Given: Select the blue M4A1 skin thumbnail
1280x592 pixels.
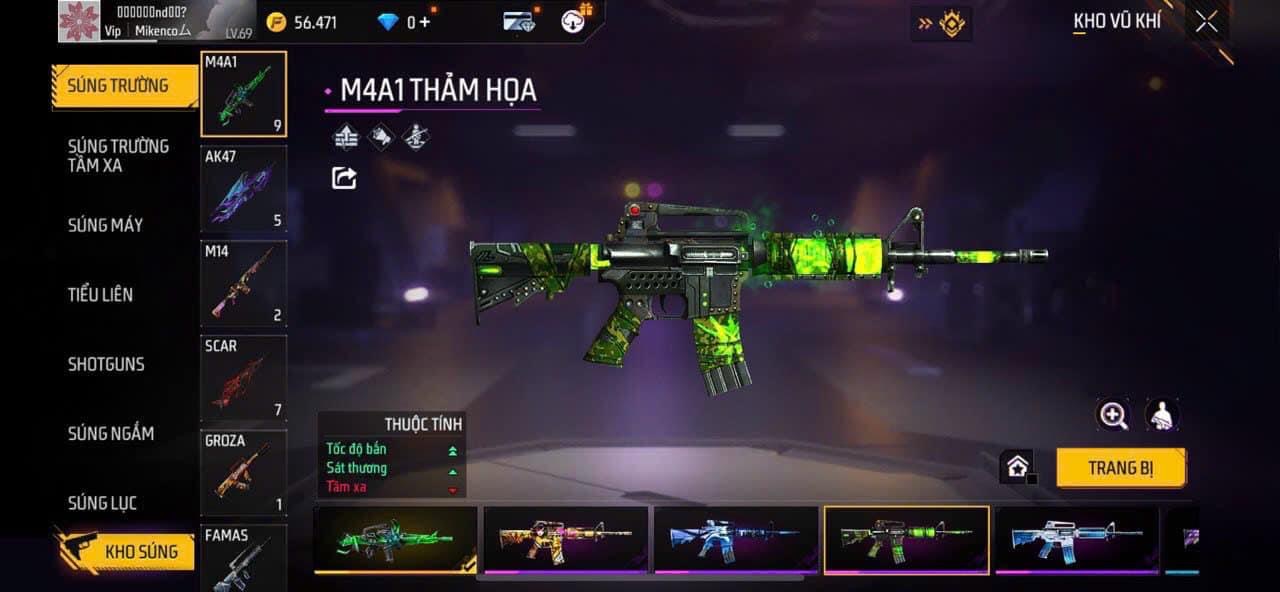Looking at the screenshot, I should point(736,540).
